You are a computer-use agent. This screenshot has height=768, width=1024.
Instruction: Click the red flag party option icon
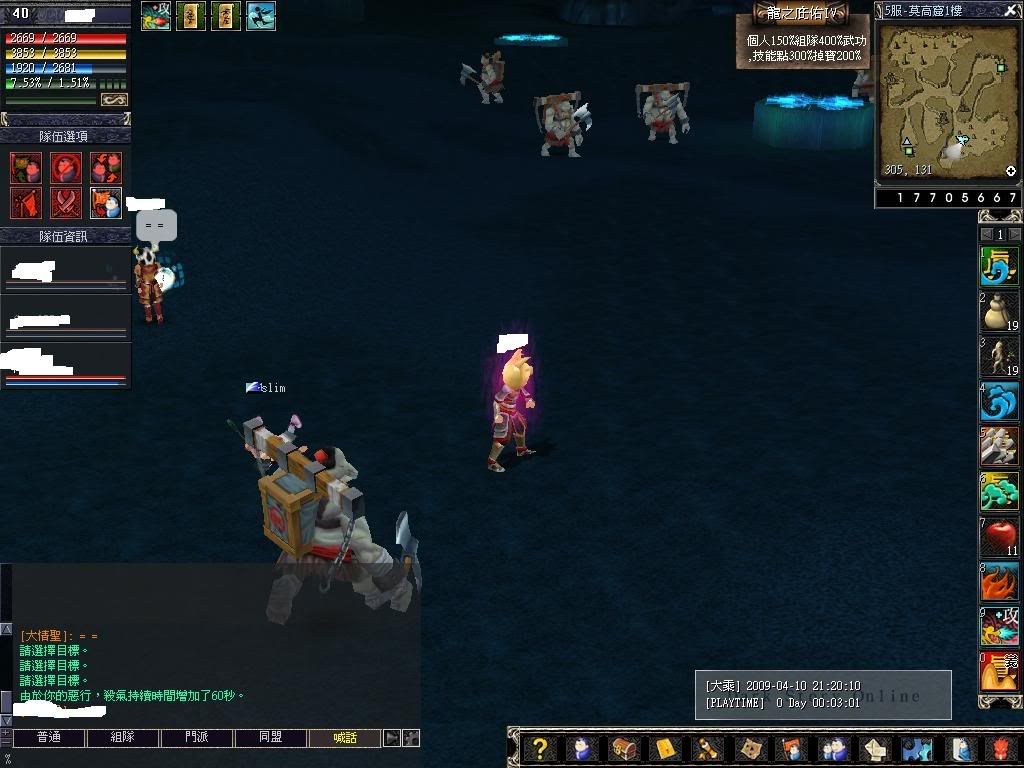tap(26, 203)
